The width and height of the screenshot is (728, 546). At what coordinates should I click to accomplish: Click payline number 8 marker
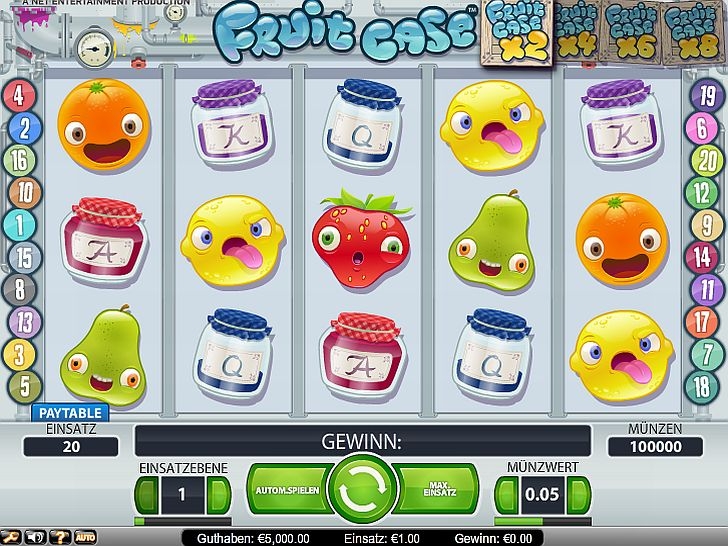[20, 289]
